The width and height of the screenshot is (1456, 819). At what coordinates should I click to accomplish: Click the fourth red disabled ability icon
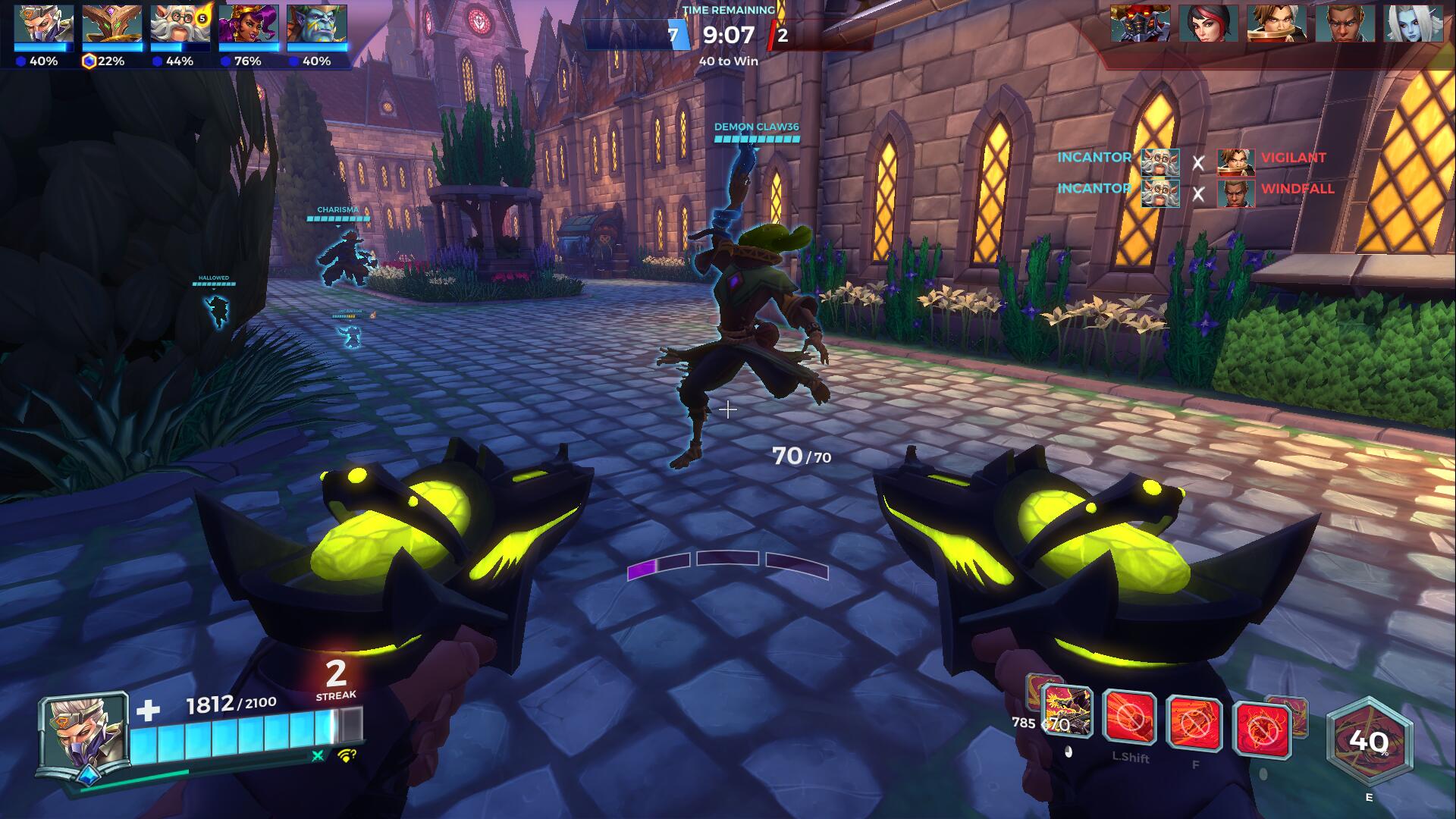coord(1262,730)
